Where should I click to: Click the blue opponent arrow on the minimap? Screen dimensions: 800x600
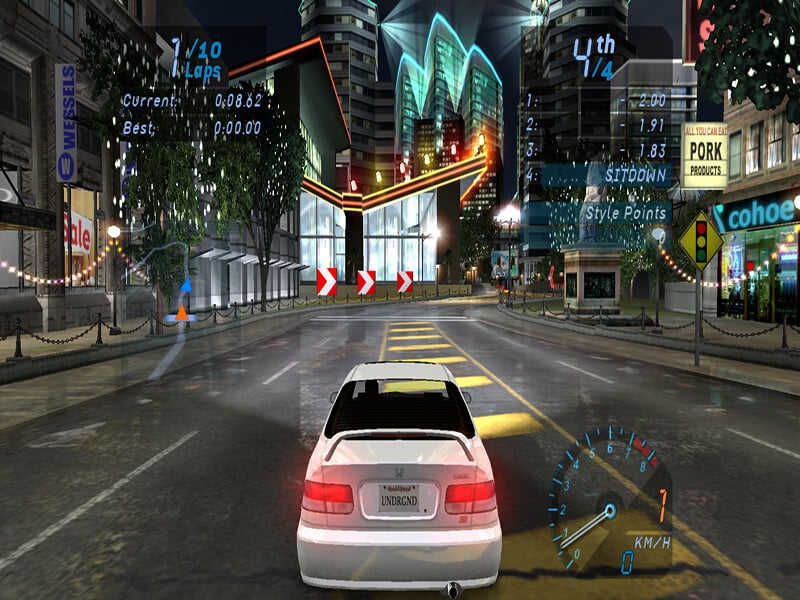tap(185, 285)
